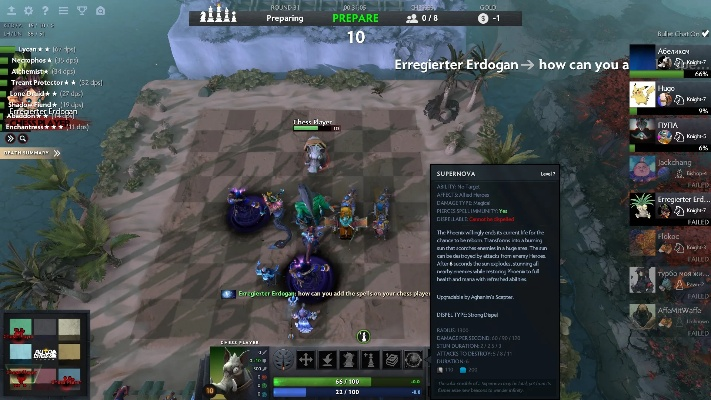The height and width of the screenshot is (400, 711).
Task: Open the hamburger list menu
Action: (x=63, y=11)
